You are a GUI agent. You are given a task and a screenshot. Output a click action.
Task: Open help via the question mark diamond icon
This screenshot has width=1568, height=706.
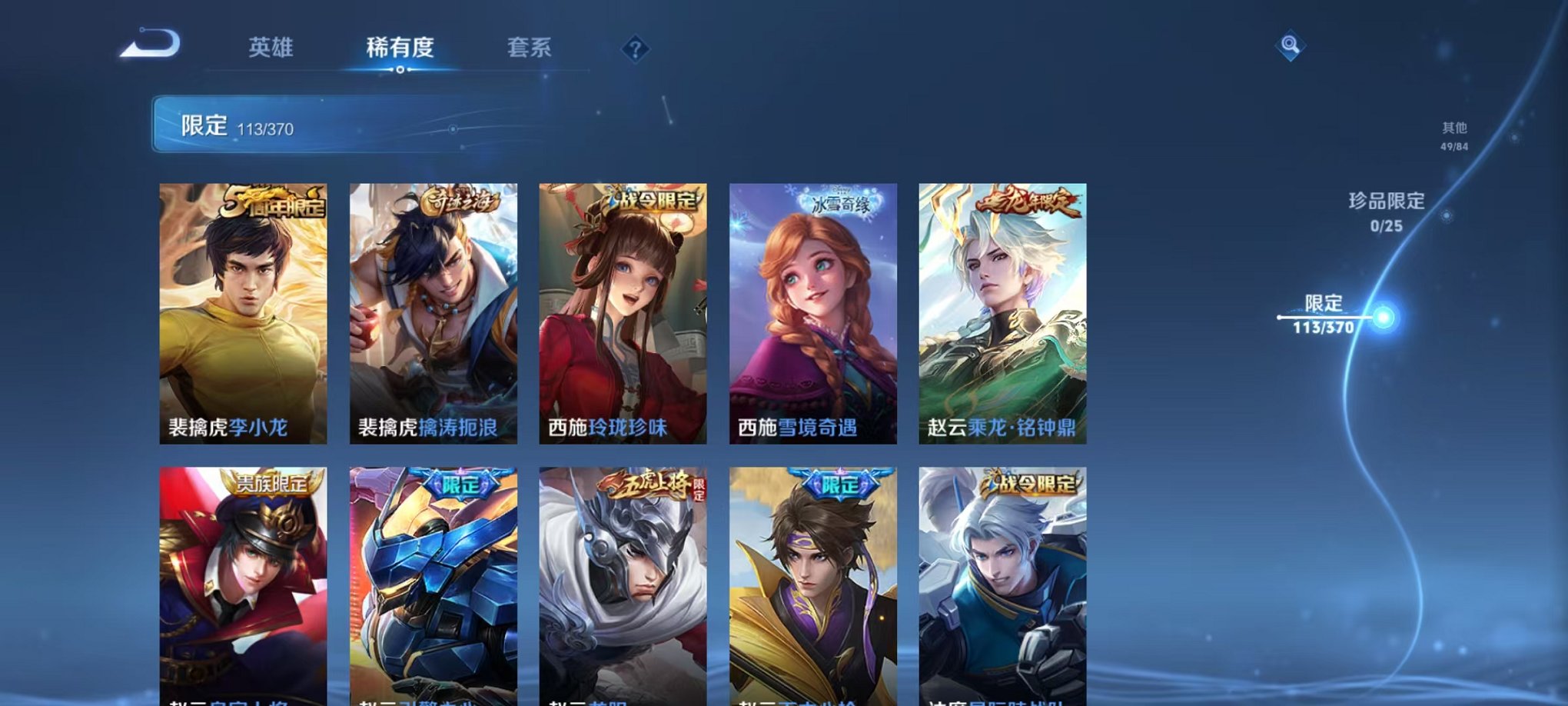point(635,49)
